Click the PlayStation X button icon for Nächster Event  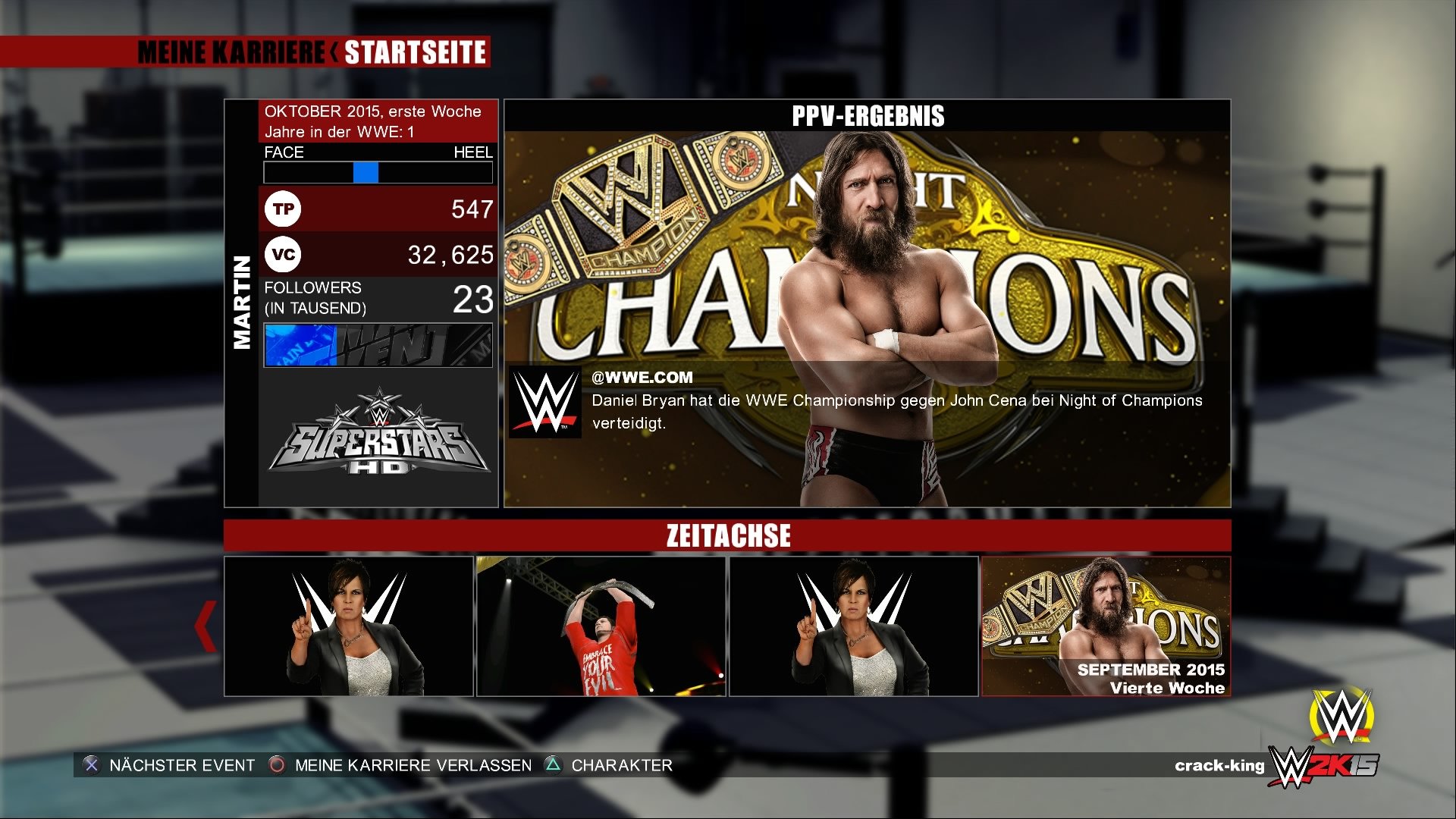(x=91, y=765)
